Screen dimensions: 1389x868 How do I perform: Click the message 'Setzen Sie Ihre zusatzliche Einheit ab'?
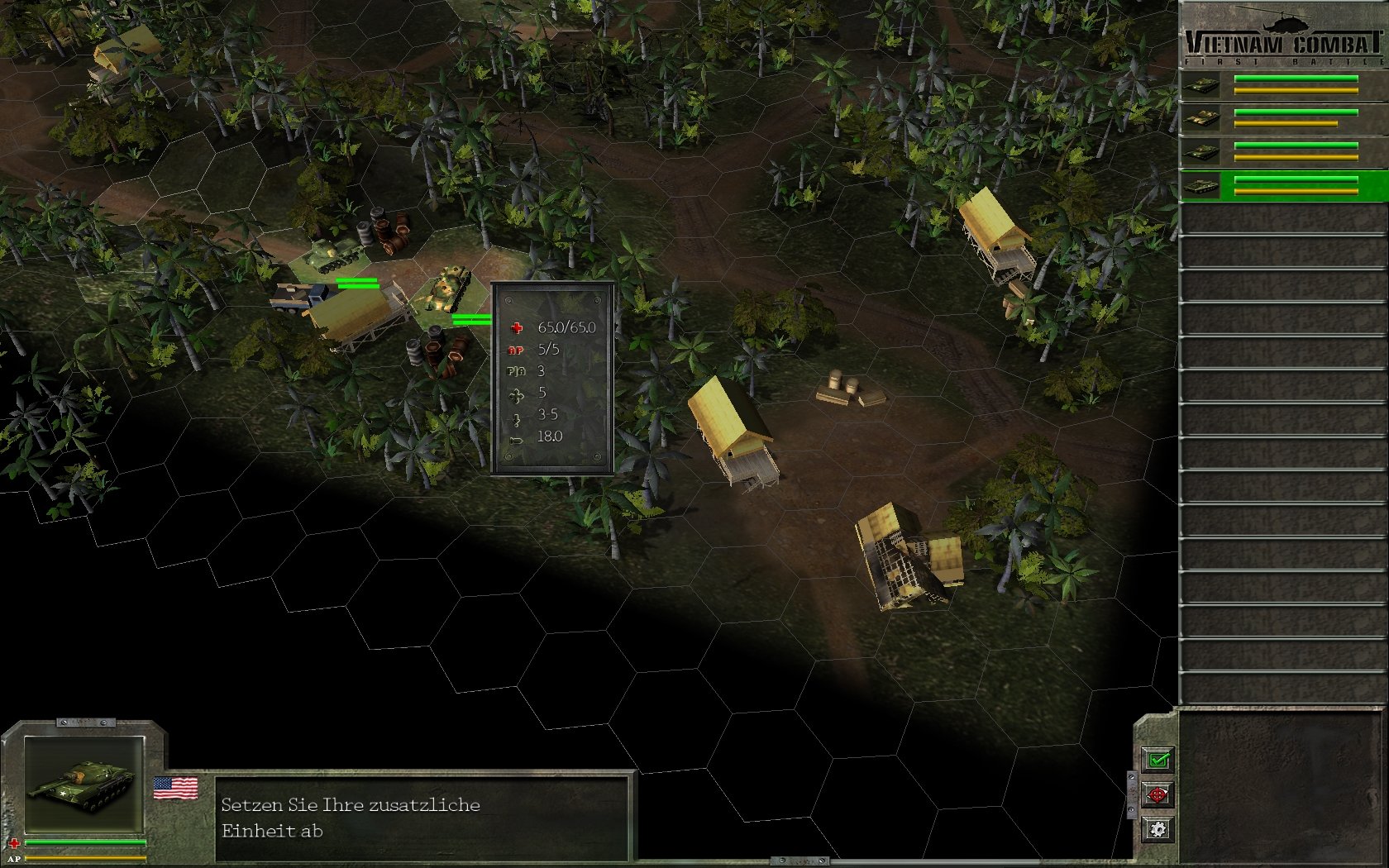pyautogui.click(x=351, y=818)
